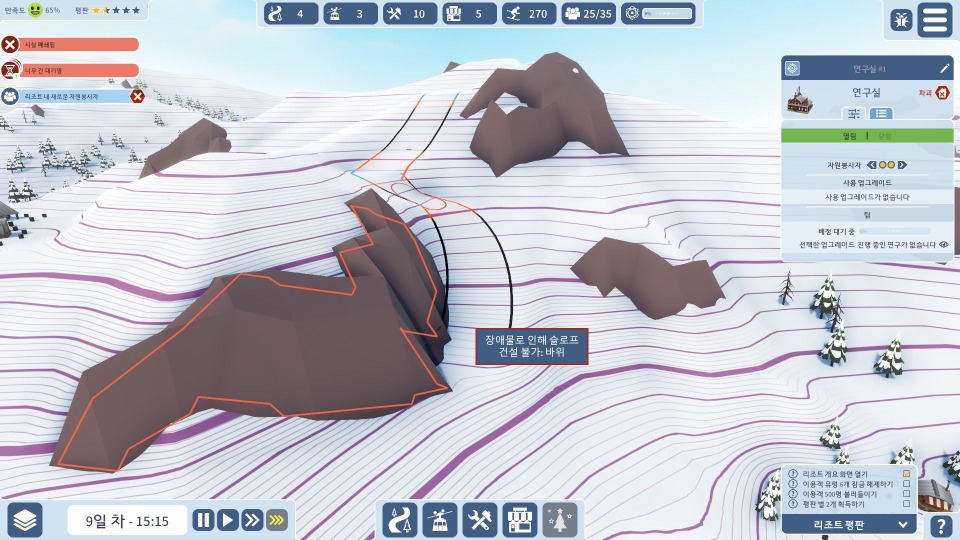Viewport: 960px width, 540px height.
Task: Open the map layers button
Action: click(x=25, y=520)
